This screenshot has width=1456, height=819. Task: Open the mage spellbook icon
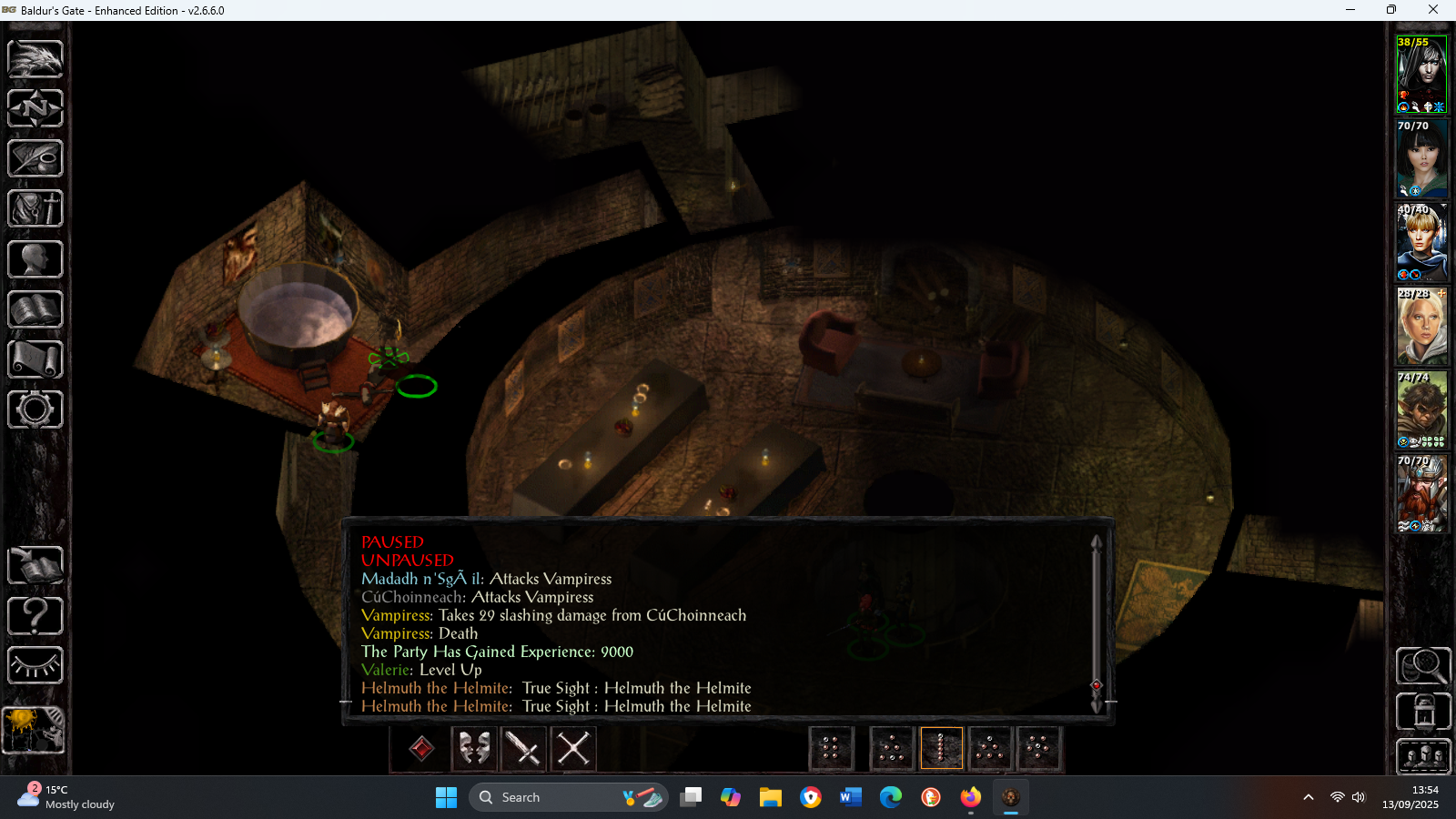(x=35, y=309)
